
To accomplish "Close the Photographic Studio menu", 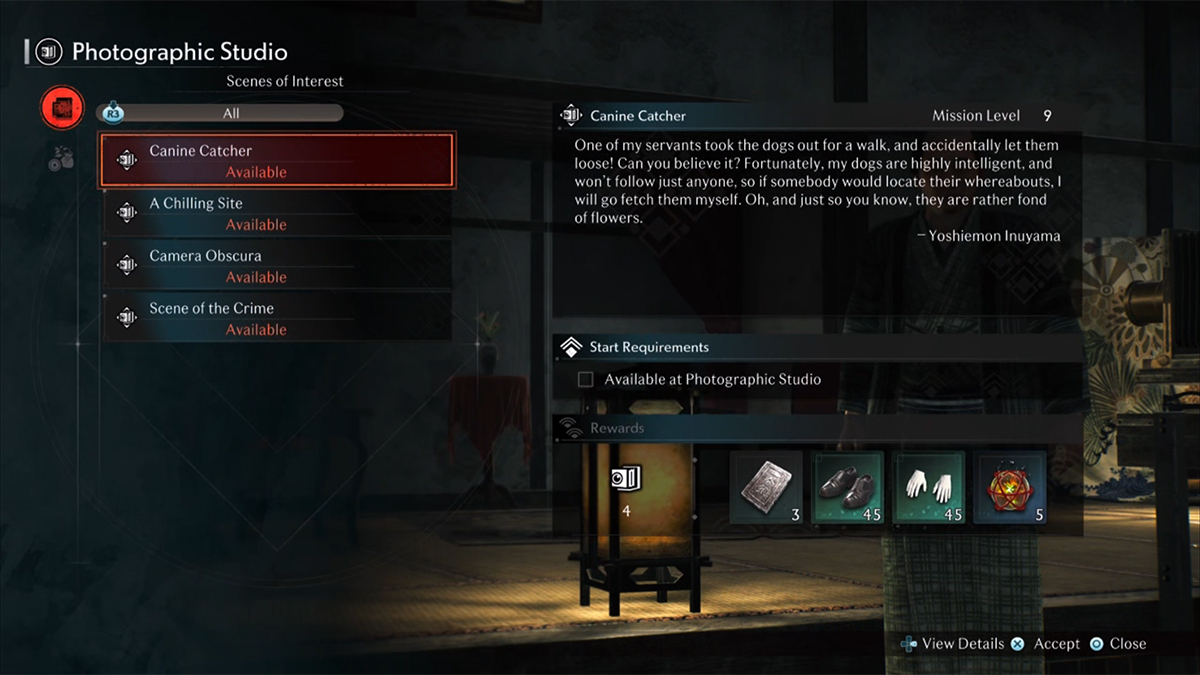I will tap(1117, 644).
